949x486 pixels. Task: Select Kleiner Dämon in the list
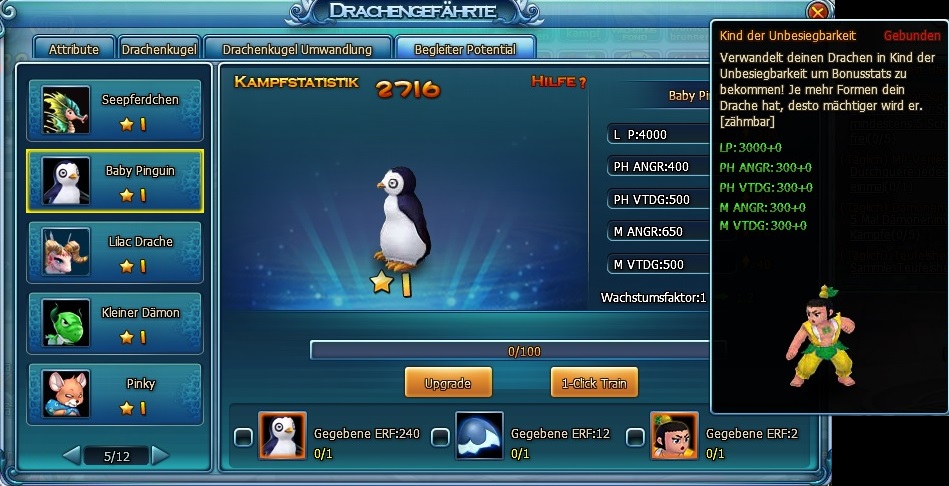coord(114,324)
